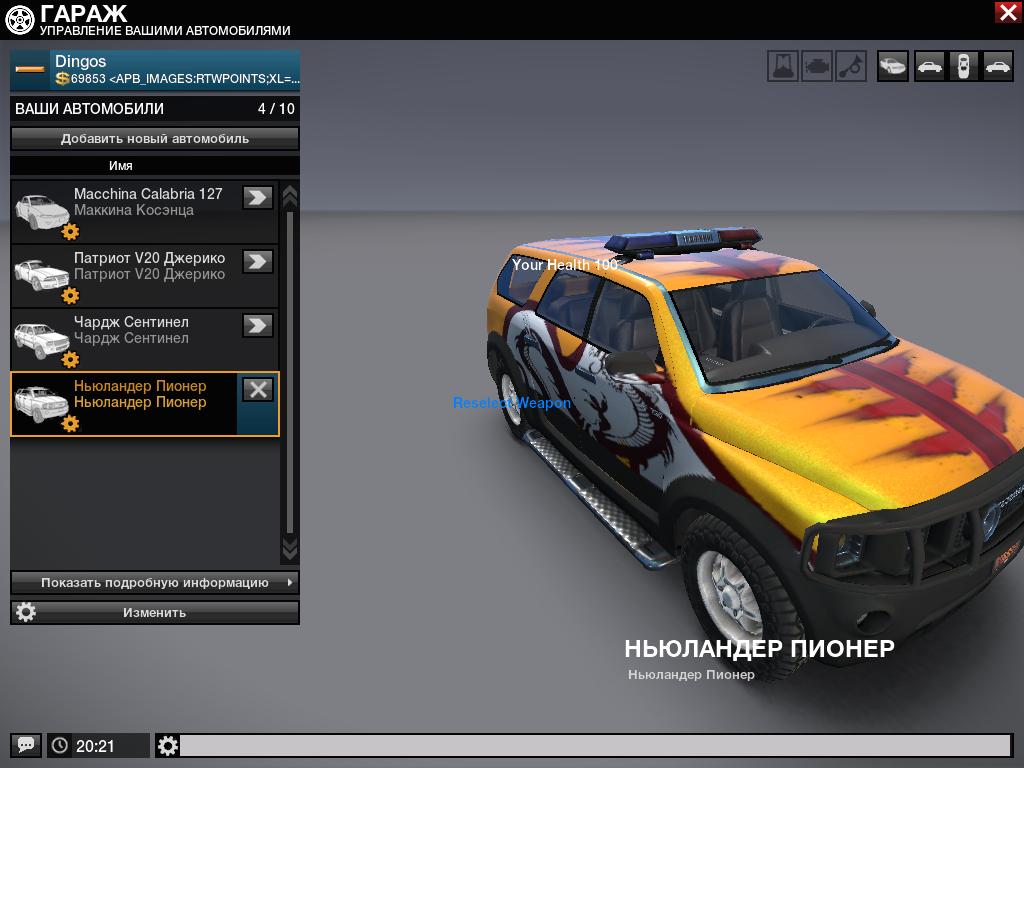Screen dimensions: 1024x900
Task: Switch to the top-down car view
Action: point(963,66)
